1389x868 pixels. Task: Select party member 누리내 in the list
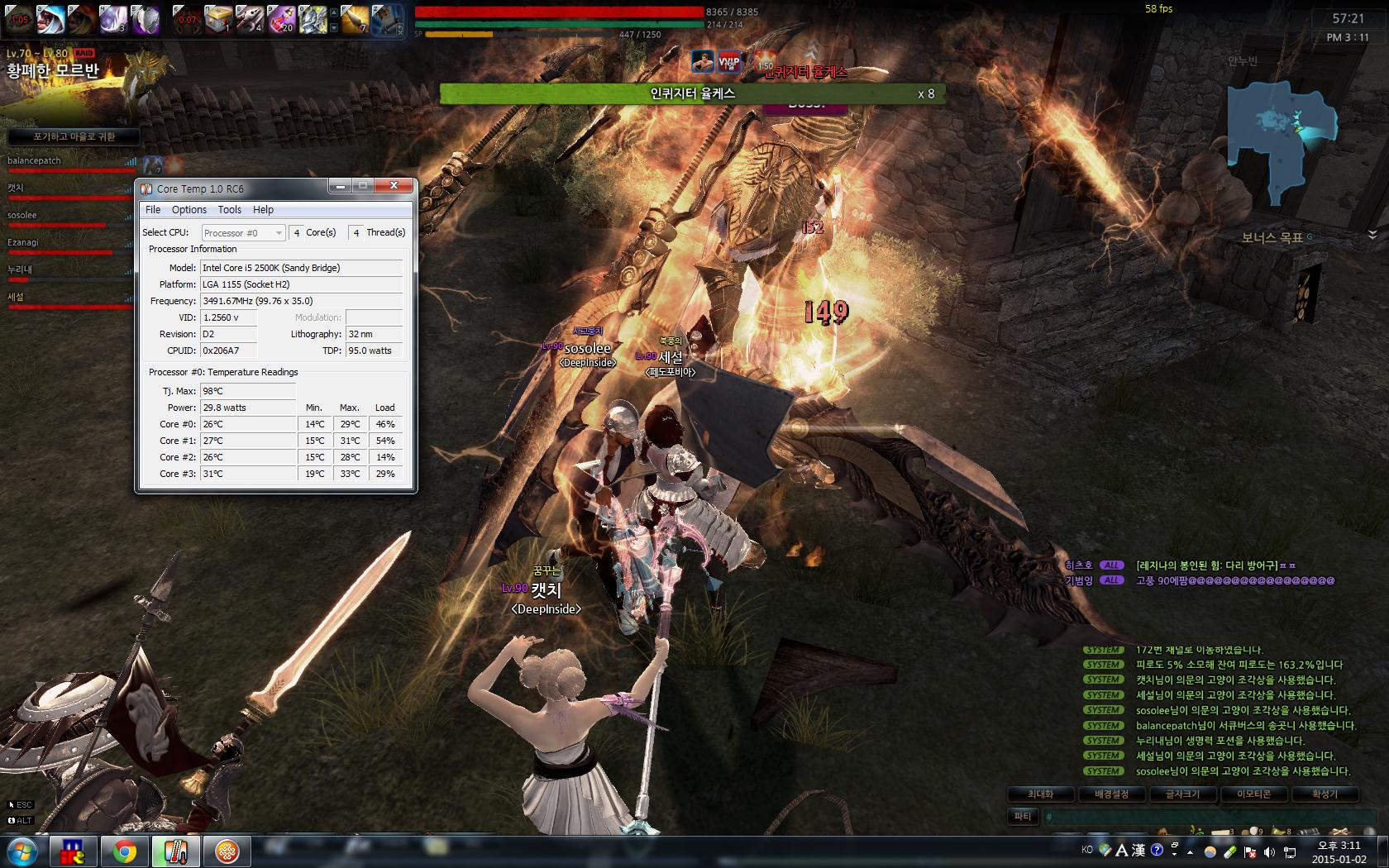(20, 269)
